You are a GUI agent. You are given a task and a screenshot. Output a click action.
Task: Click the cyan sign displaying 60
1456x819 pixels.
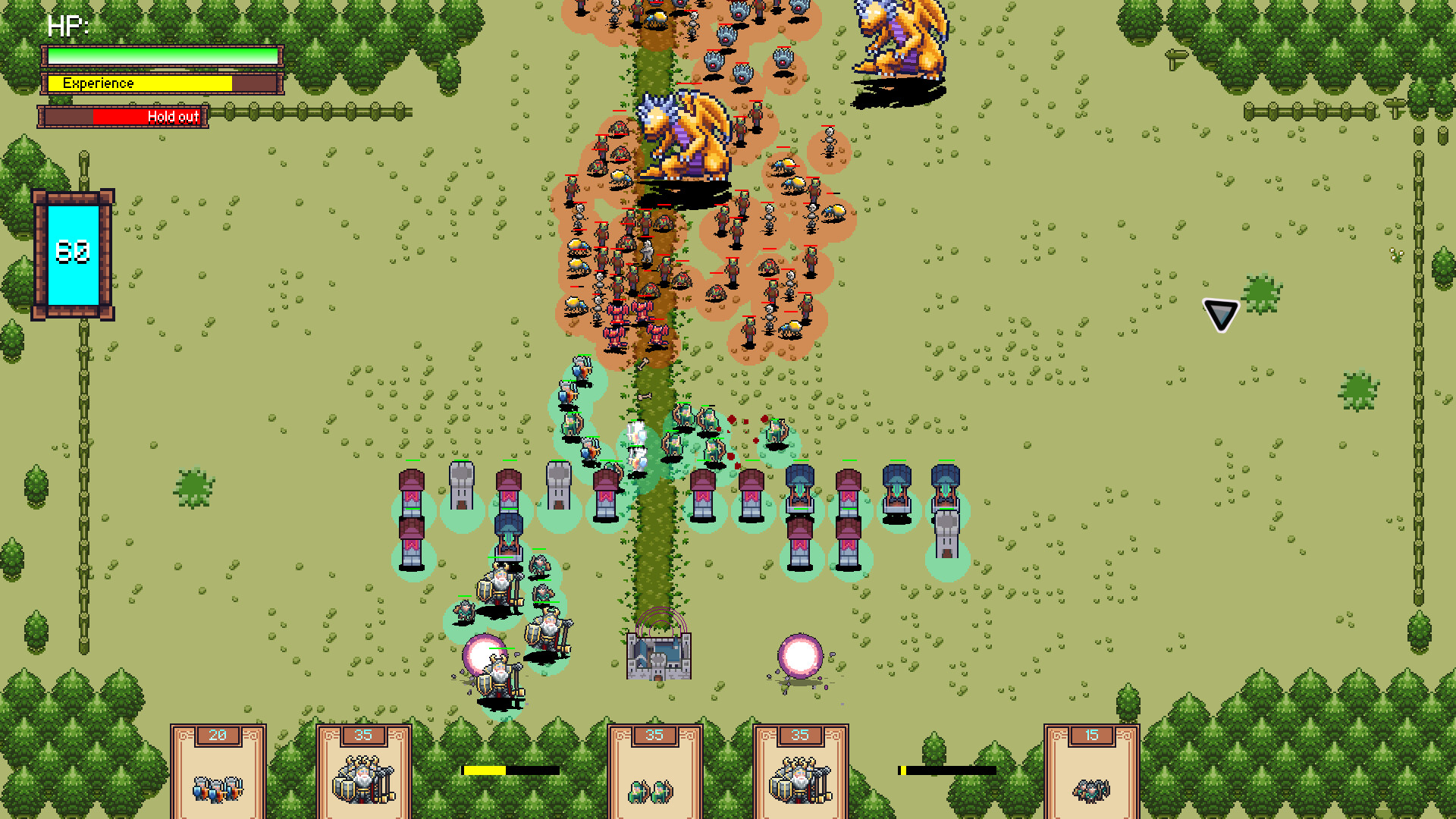click(72, 253)
